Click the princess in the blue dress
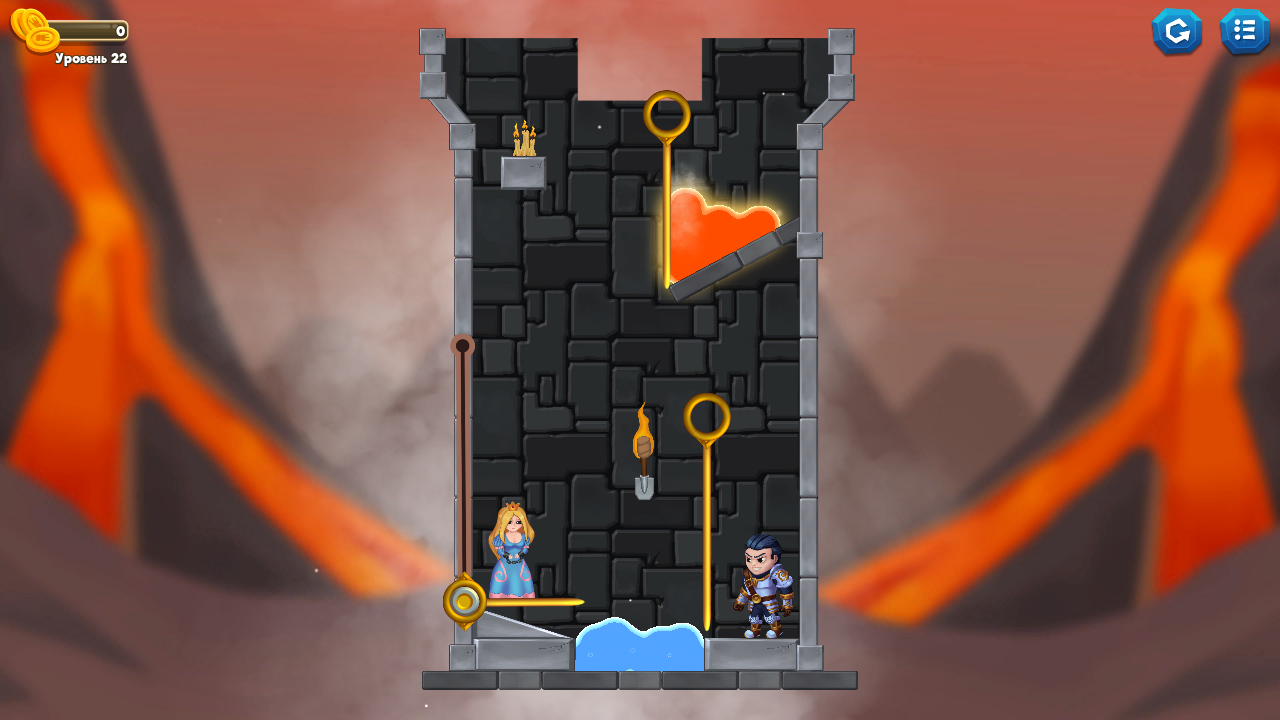Screen dimensions: 1280x720 coord(510,555)
